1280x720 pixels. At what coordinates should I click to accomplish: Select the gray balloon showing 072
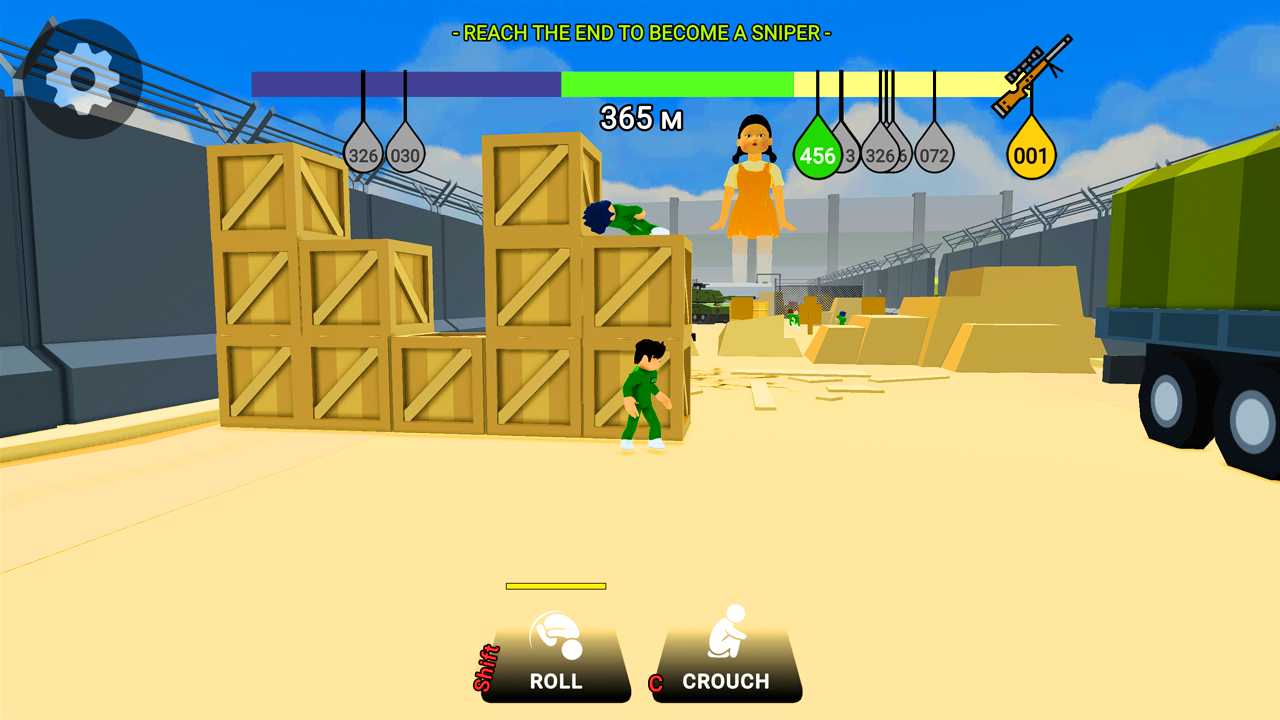(936, 155)
